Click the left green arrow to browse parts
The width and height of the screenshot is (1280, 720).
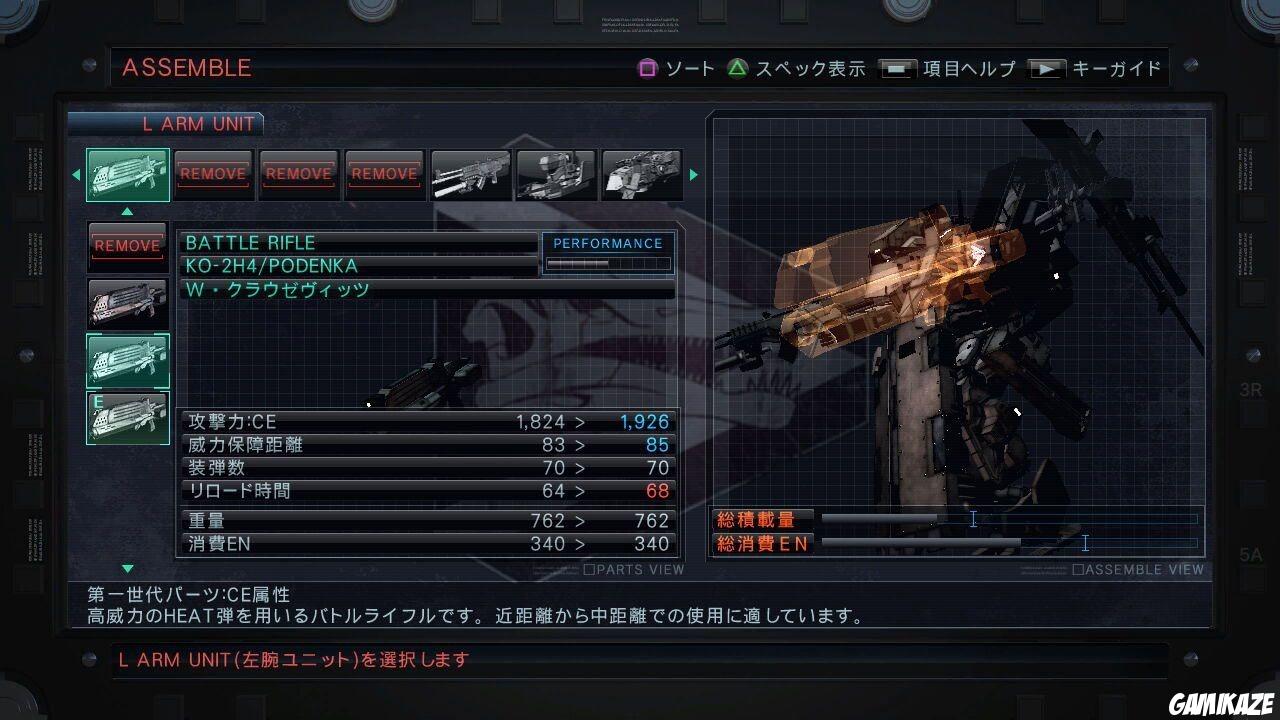76,174
